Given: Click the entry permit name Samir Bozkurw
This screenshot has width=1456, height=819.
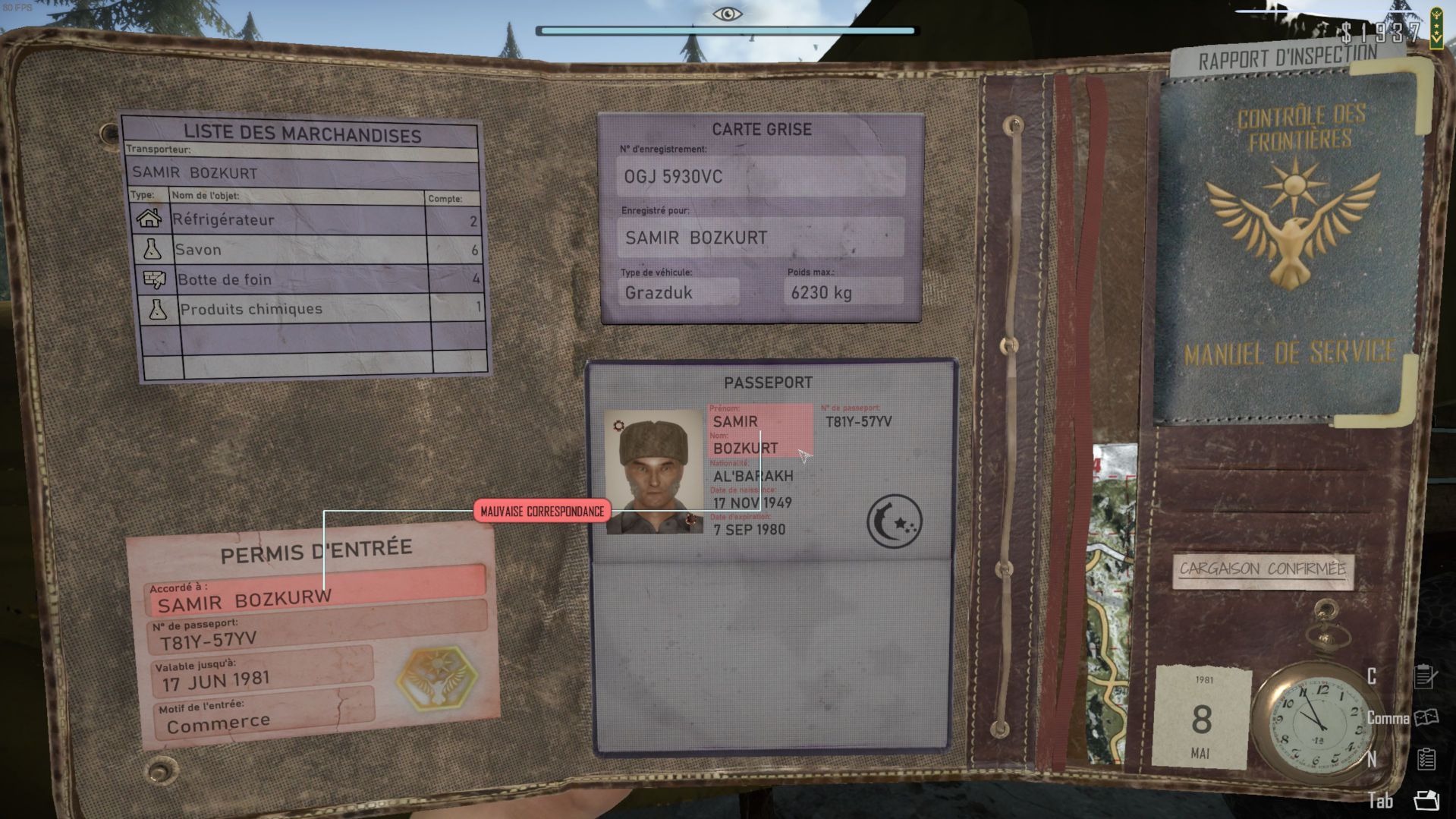Looking at the screenshot, I should (315, 598).
